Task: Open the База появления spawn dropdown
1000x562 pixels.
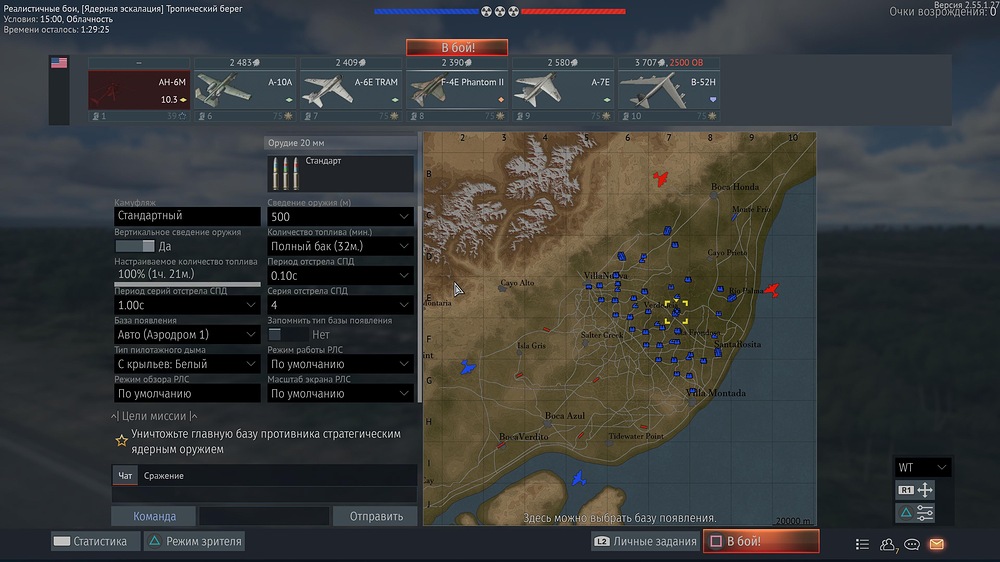Action: (187, 335)
